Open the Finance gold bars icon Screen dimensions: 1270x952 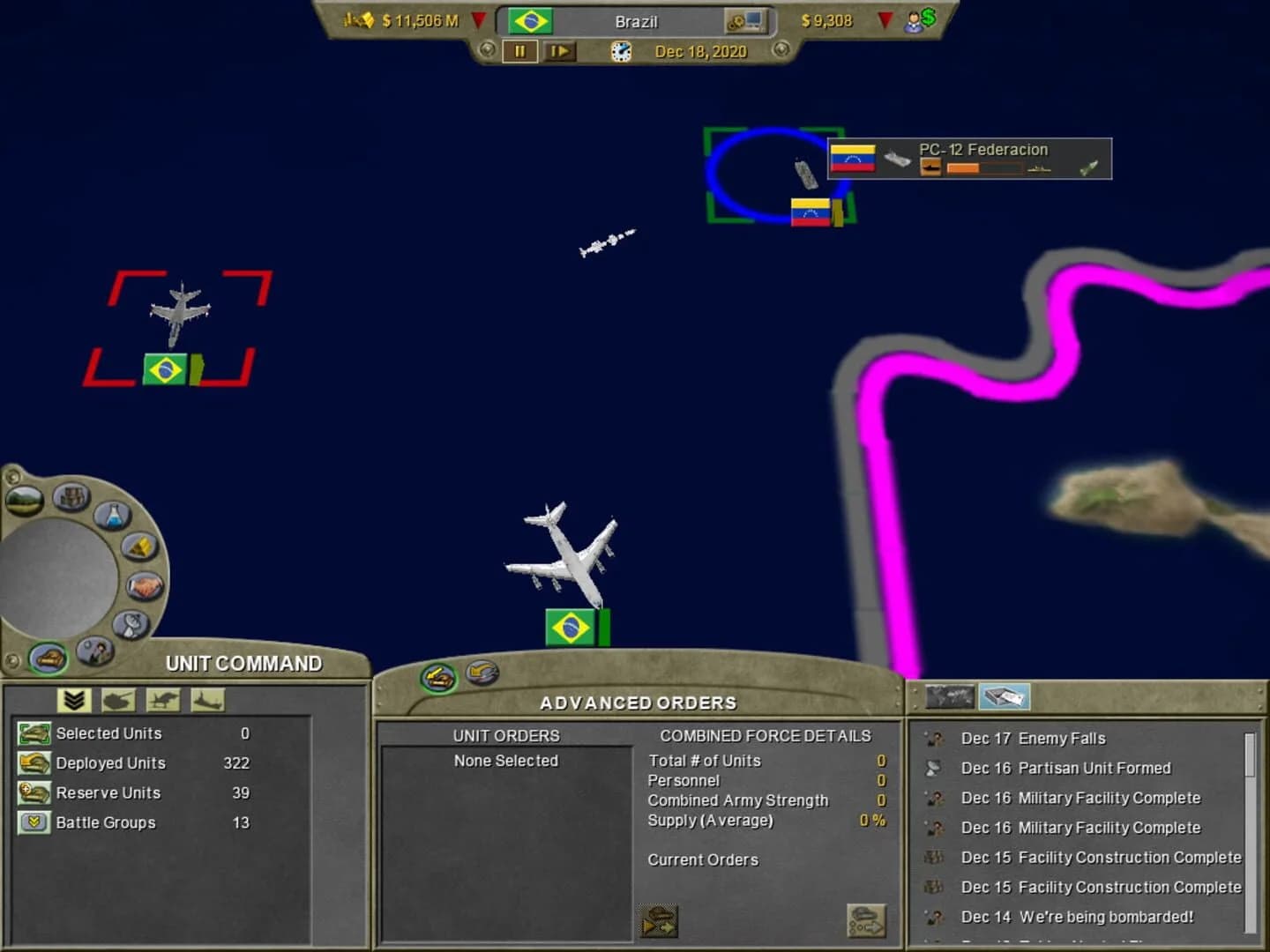(138, 547)
